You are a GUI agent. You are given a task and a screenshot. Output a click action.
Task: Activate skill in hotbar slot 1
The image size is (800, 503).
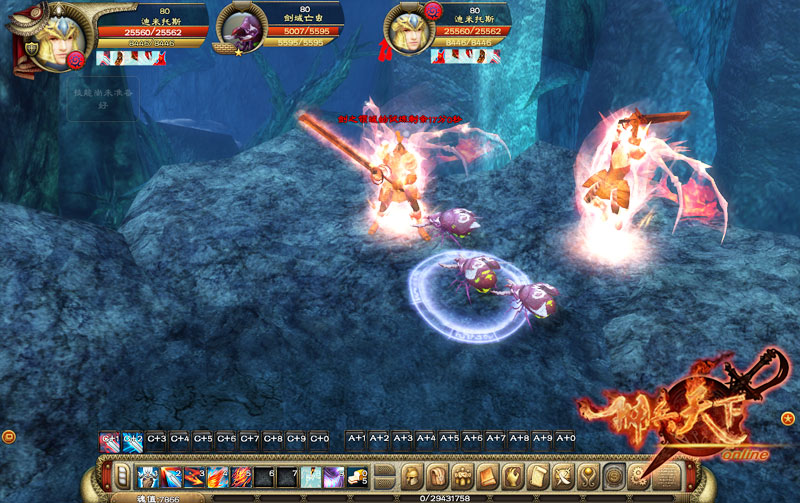[147, 475]
